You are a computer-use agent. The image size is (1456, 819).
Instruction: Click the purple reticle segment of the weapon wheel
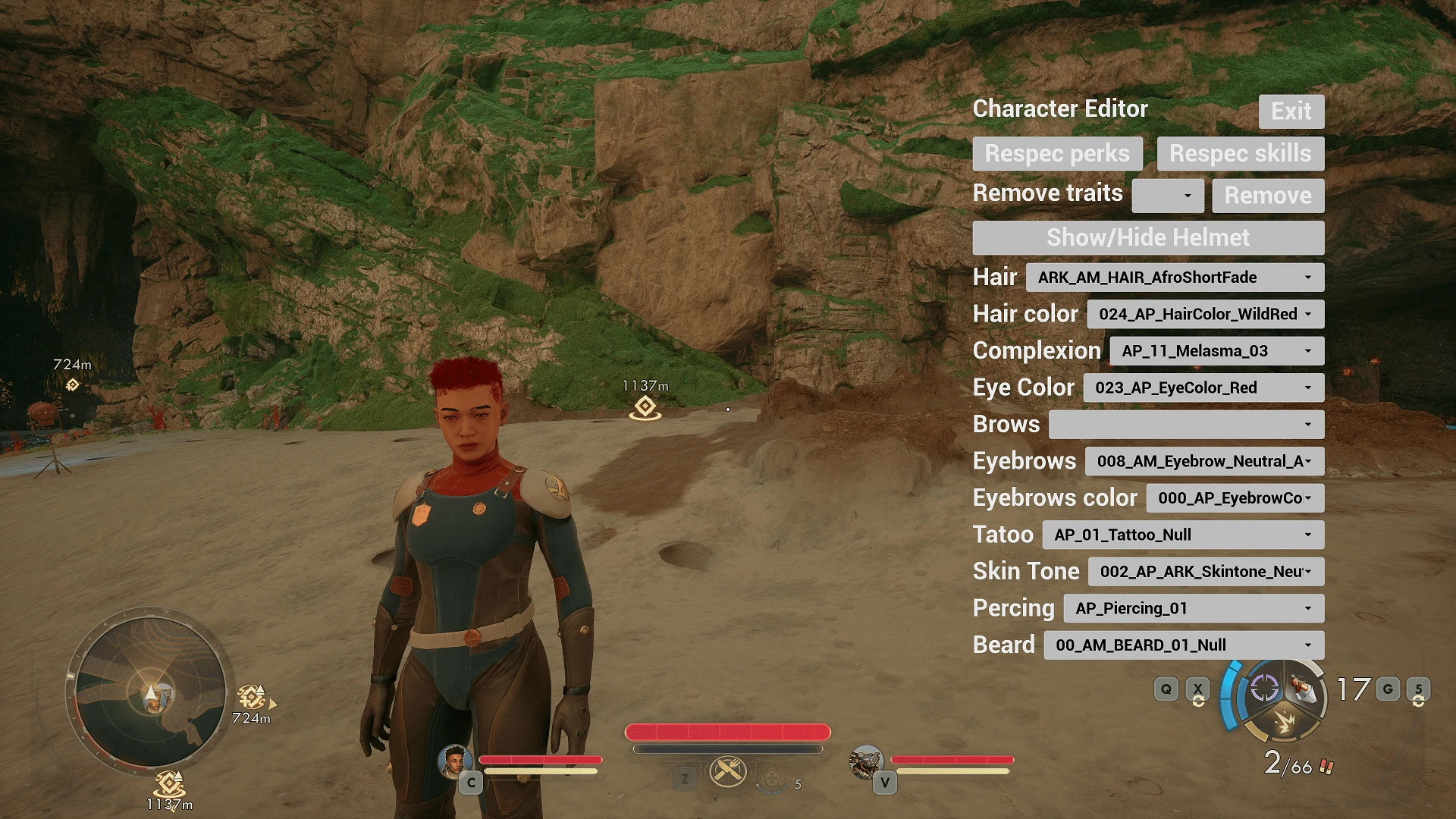(x=1264, y=688)
